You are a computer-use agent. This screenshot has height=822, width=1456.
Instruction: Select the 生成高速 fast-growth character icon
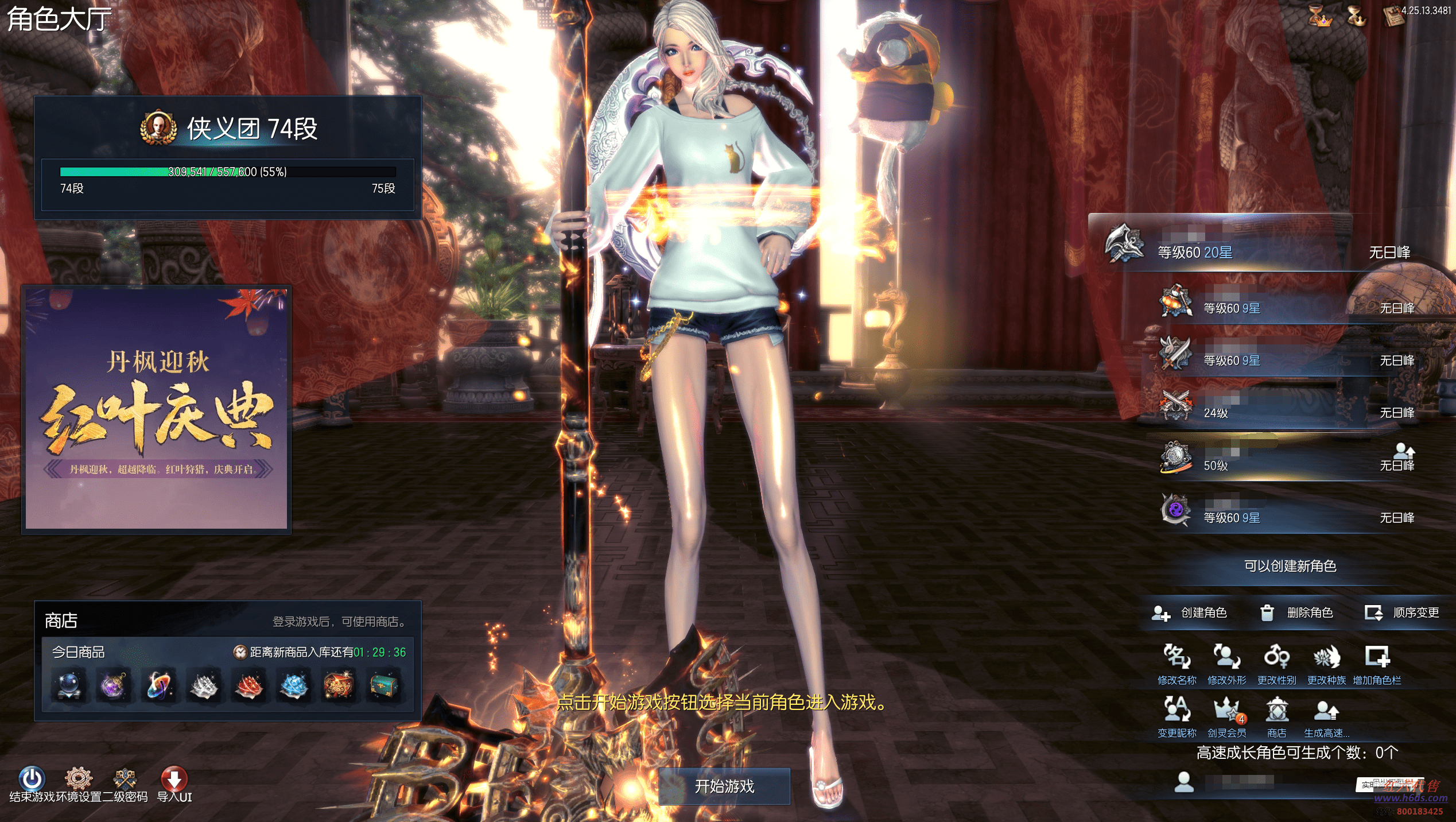click(x=1326, y=711)
